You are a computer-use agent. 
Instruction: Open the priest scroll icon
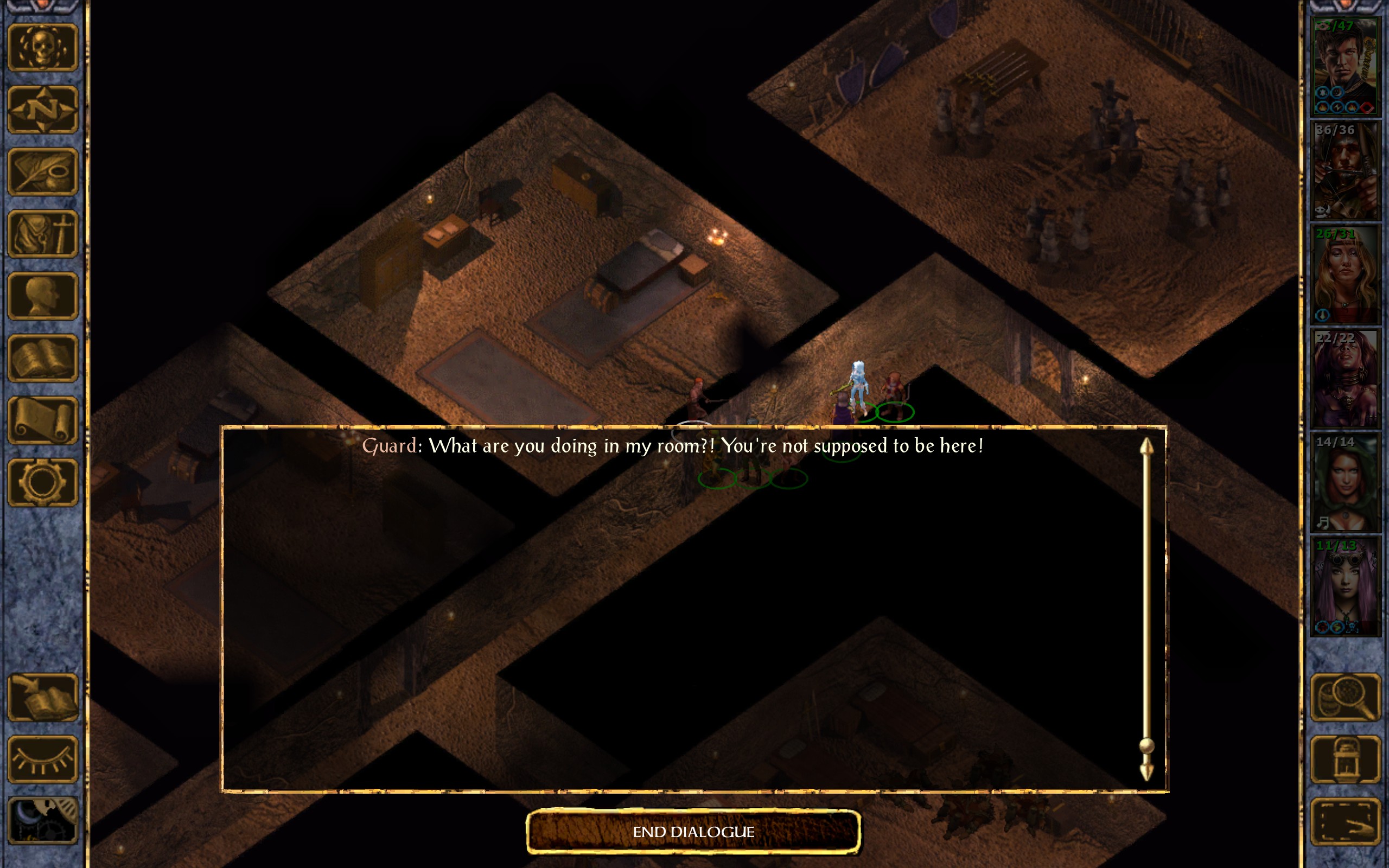42,420
